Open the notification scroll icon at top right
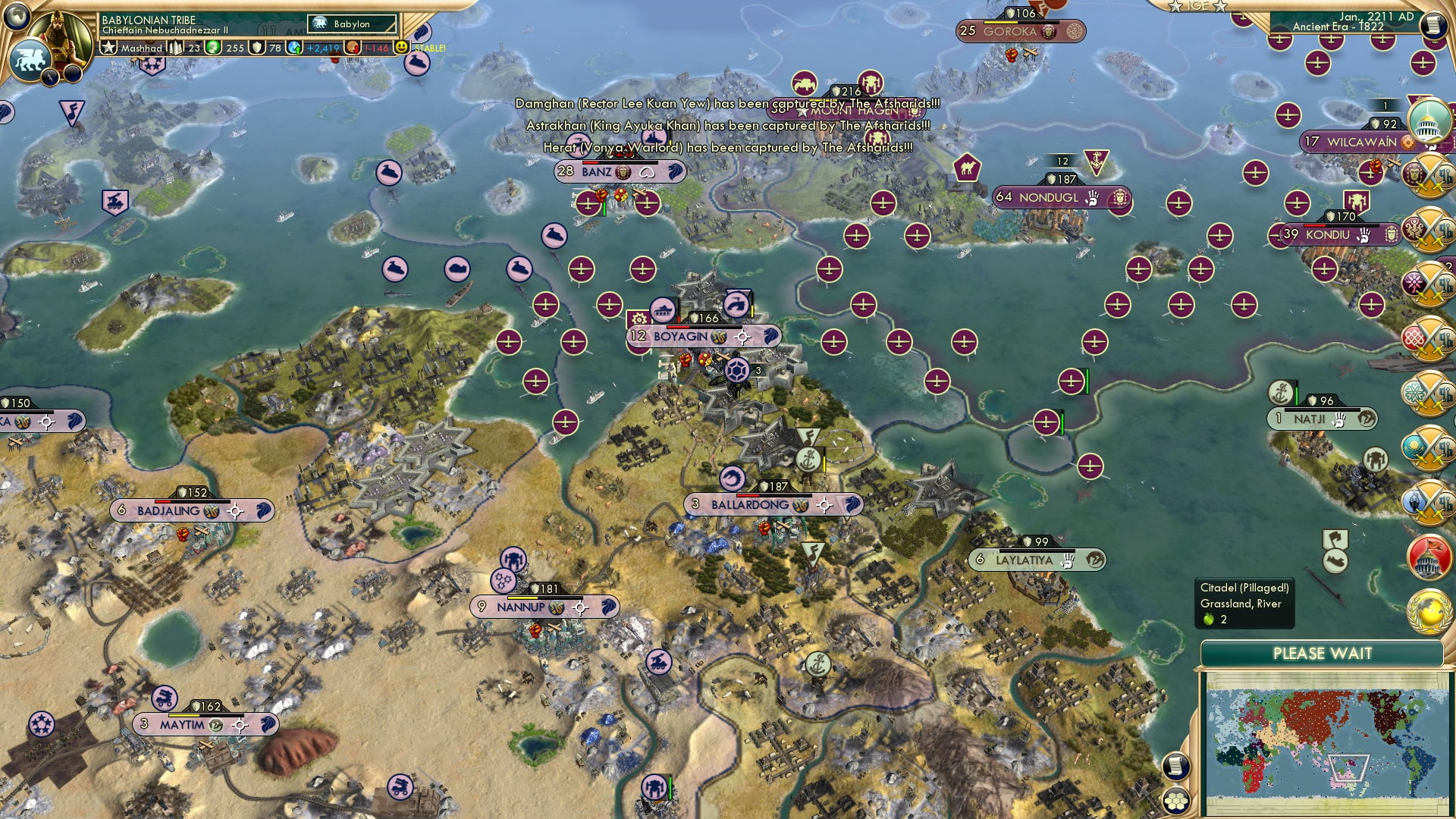The width and height of the screenshot is (1456, 819). tap(1433, 24)
